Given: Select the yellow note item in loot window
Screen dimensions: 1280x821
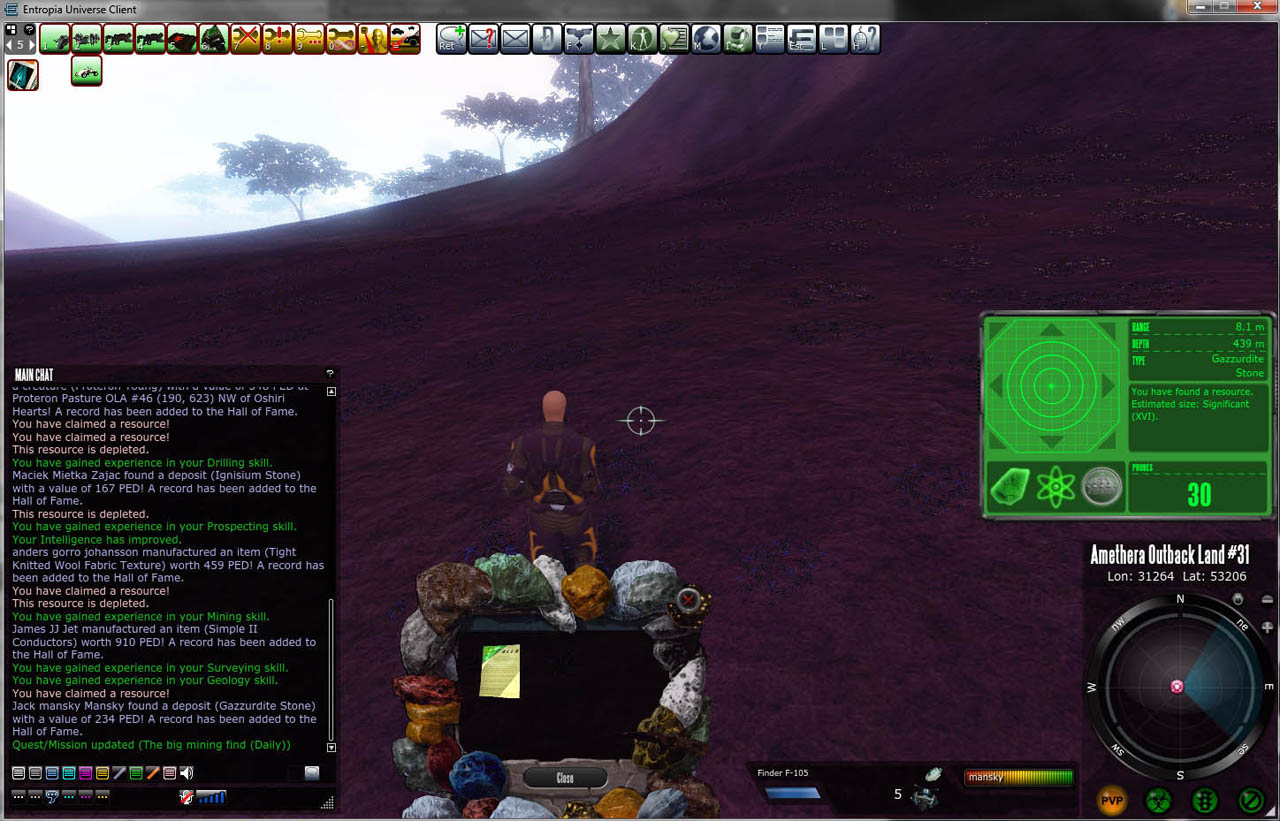Looking at the screenshot, I should (500, 671).
